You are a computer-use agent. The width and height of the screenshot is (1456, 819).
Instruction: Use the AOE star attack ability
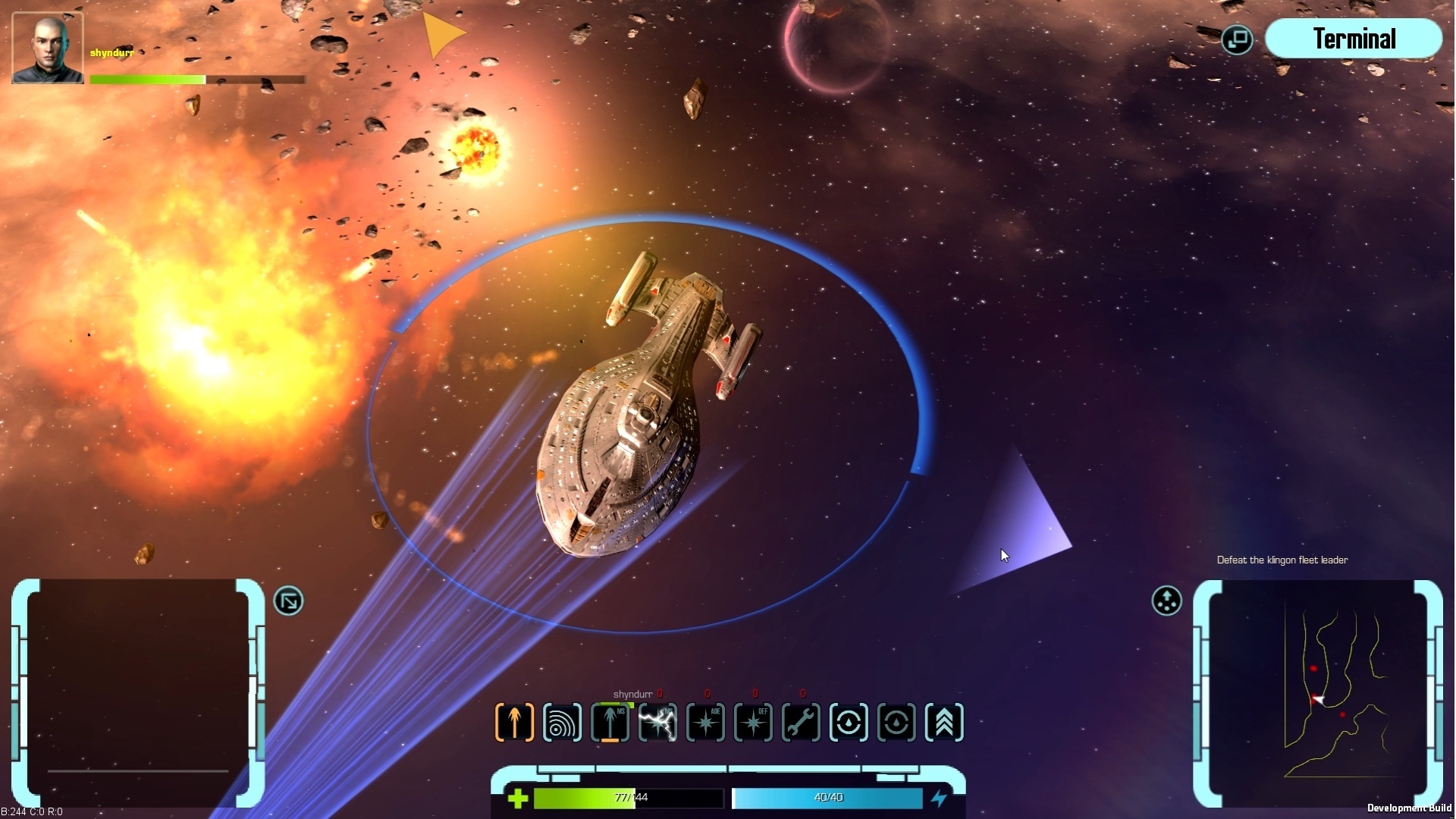click(x=705, y=722)
